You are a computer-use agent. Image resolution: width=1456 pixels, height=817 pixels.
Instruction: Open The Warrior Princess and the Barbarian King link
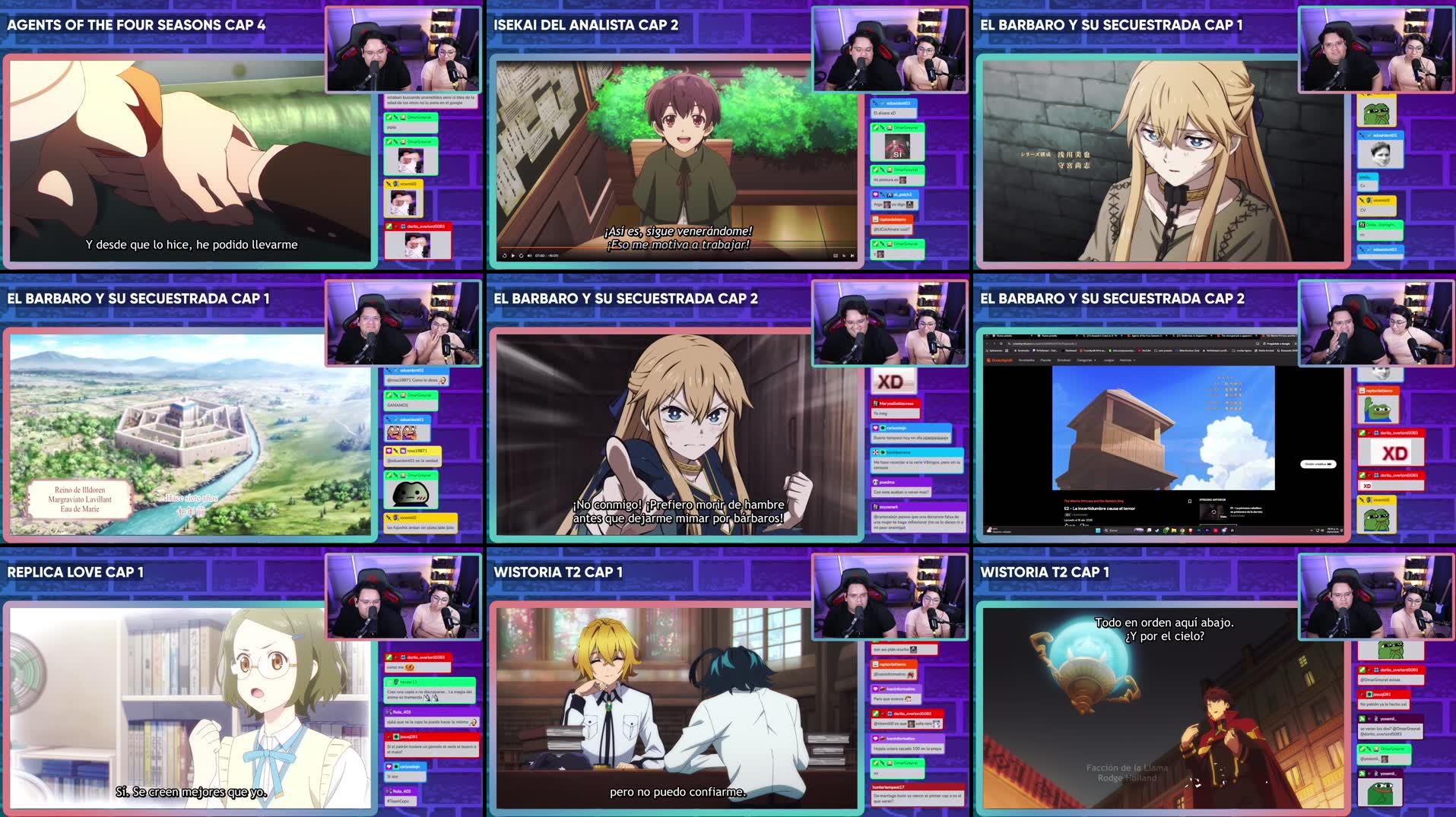1094,501
